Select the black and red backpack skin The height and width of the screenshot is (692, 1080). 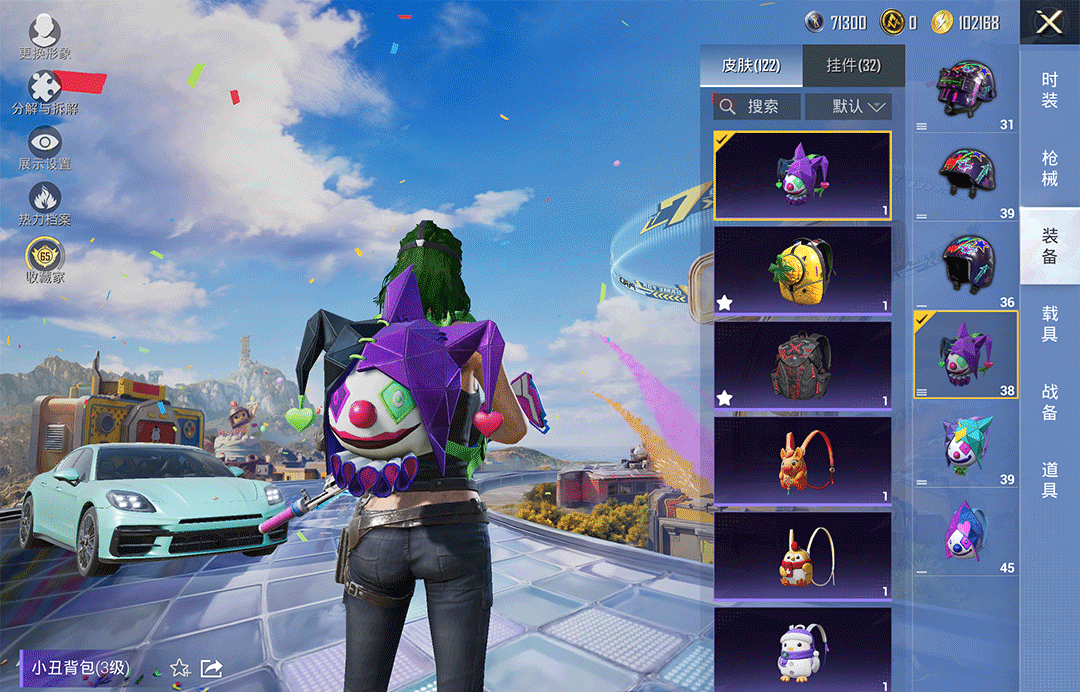pyautogui.click(x=802, y=365)
